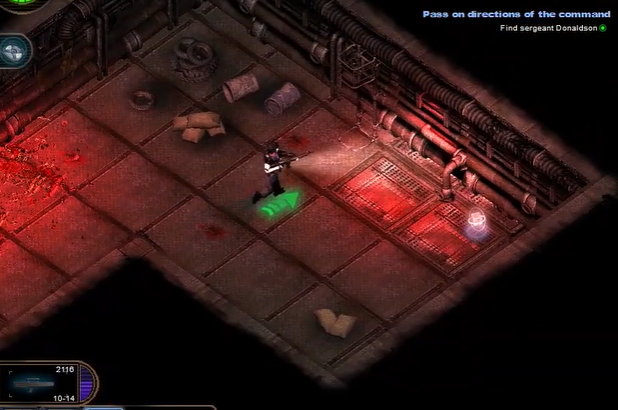Open the "Pass on directions of the command" quest
618x410 pixels.
(x=515, y=14)
